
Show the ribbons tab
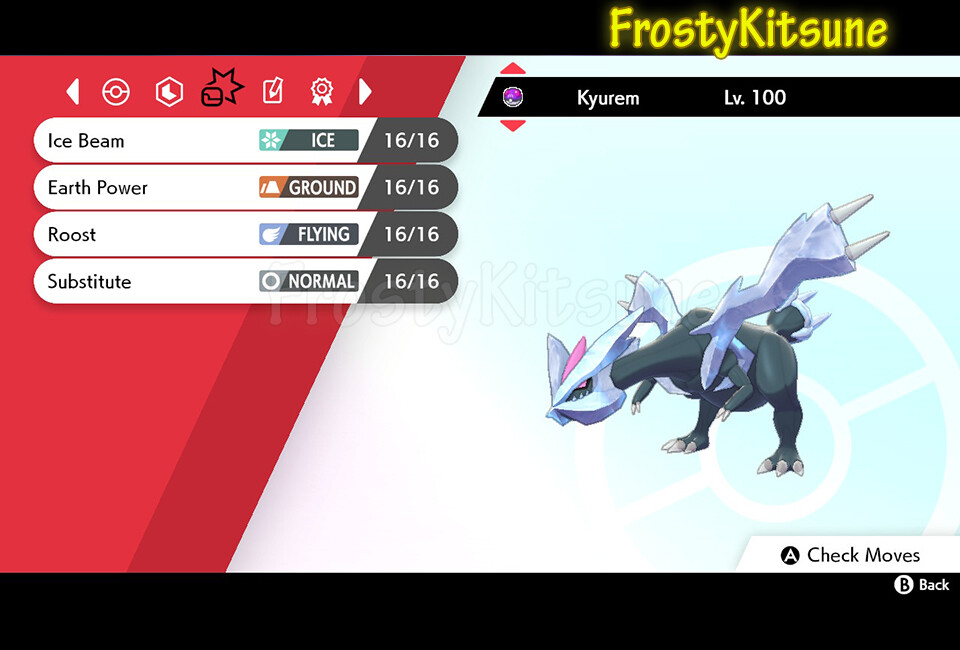[x=321, y=92]
